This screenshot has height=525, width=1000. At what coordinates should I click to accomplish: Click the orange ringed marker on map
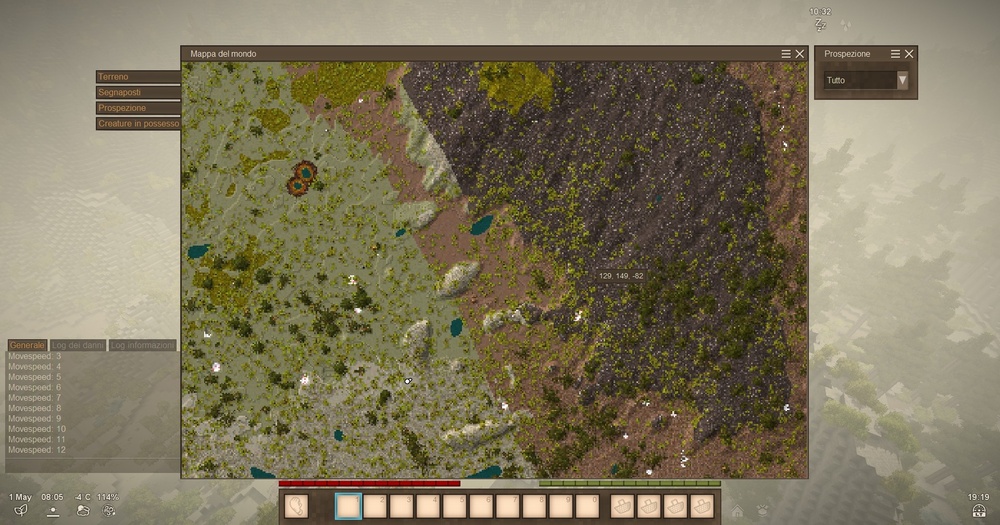point(301,178)
